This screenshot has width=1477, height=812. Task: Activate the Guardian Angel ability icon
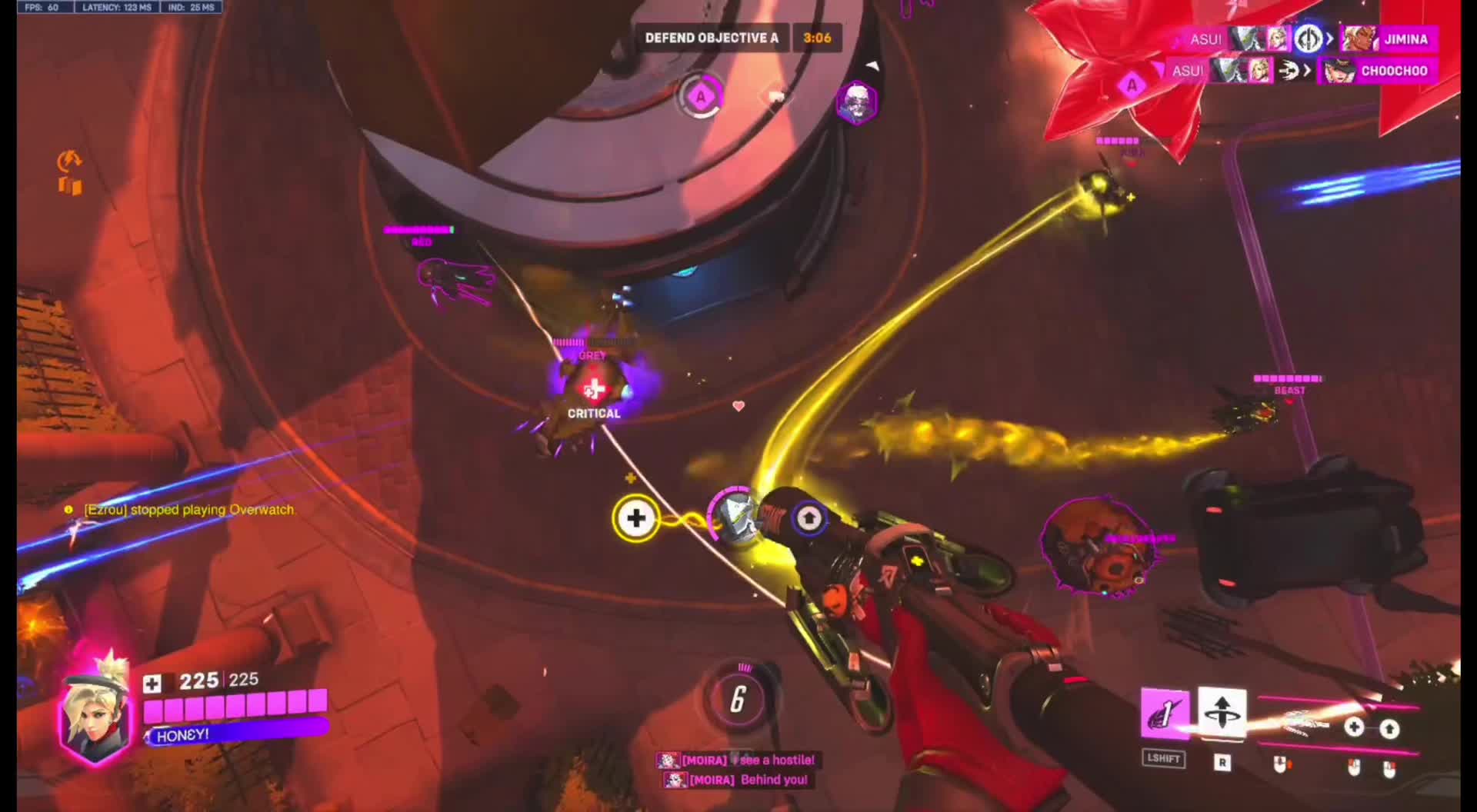click(1165, 714)
